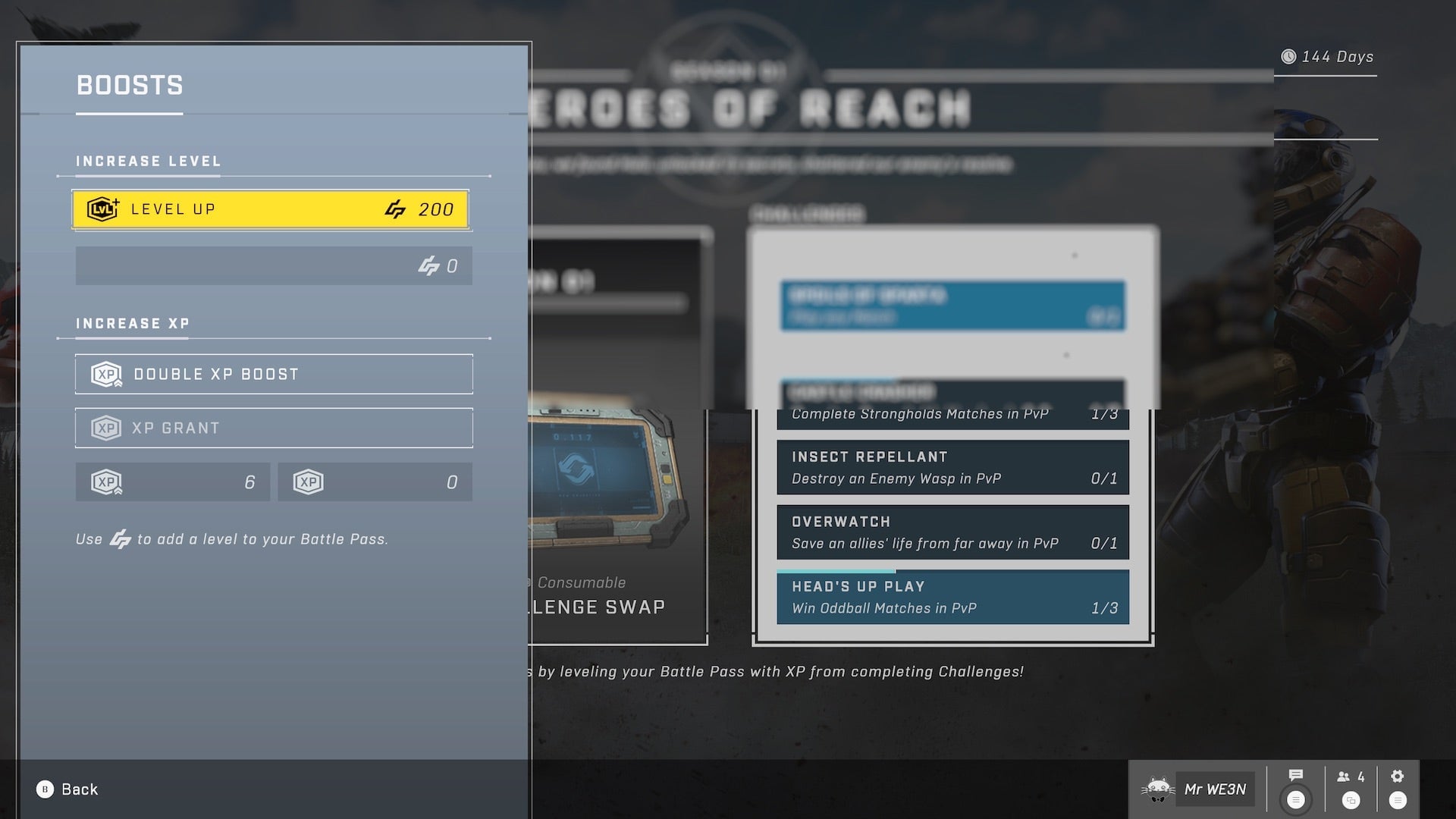Image resolution: width=1456 pixels, height=819 pixels.
Task: Go Back from the Boosts menu
Action: tap(72, 789)
